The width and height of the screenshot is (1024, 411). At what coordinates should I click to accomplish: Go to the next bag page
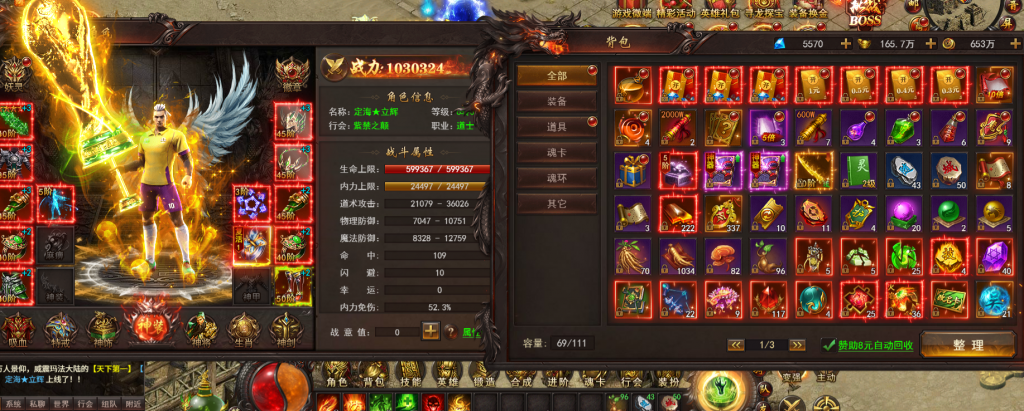tap(797, 345)
